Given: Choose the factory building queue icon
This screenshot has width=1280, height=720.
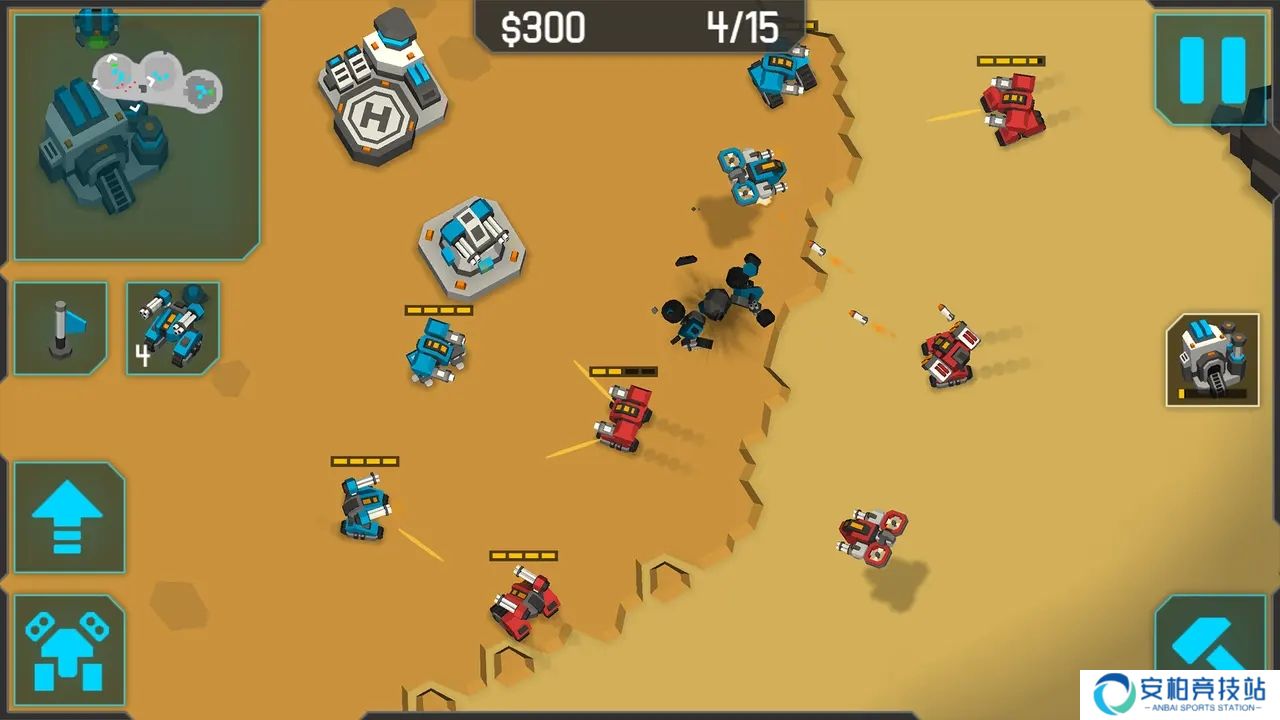Looking at the screenshot, I should pyautogui.click(x=1212, y=360).
